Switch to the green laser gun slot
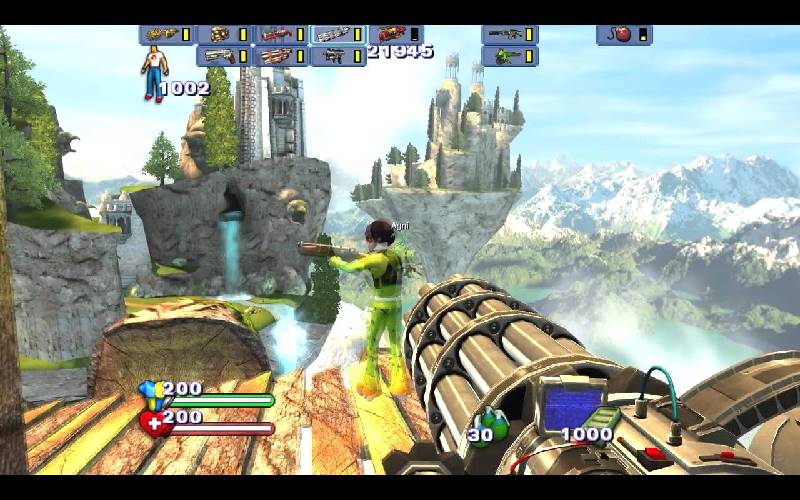This screenshot has height=500, width=800. [509, 56]
